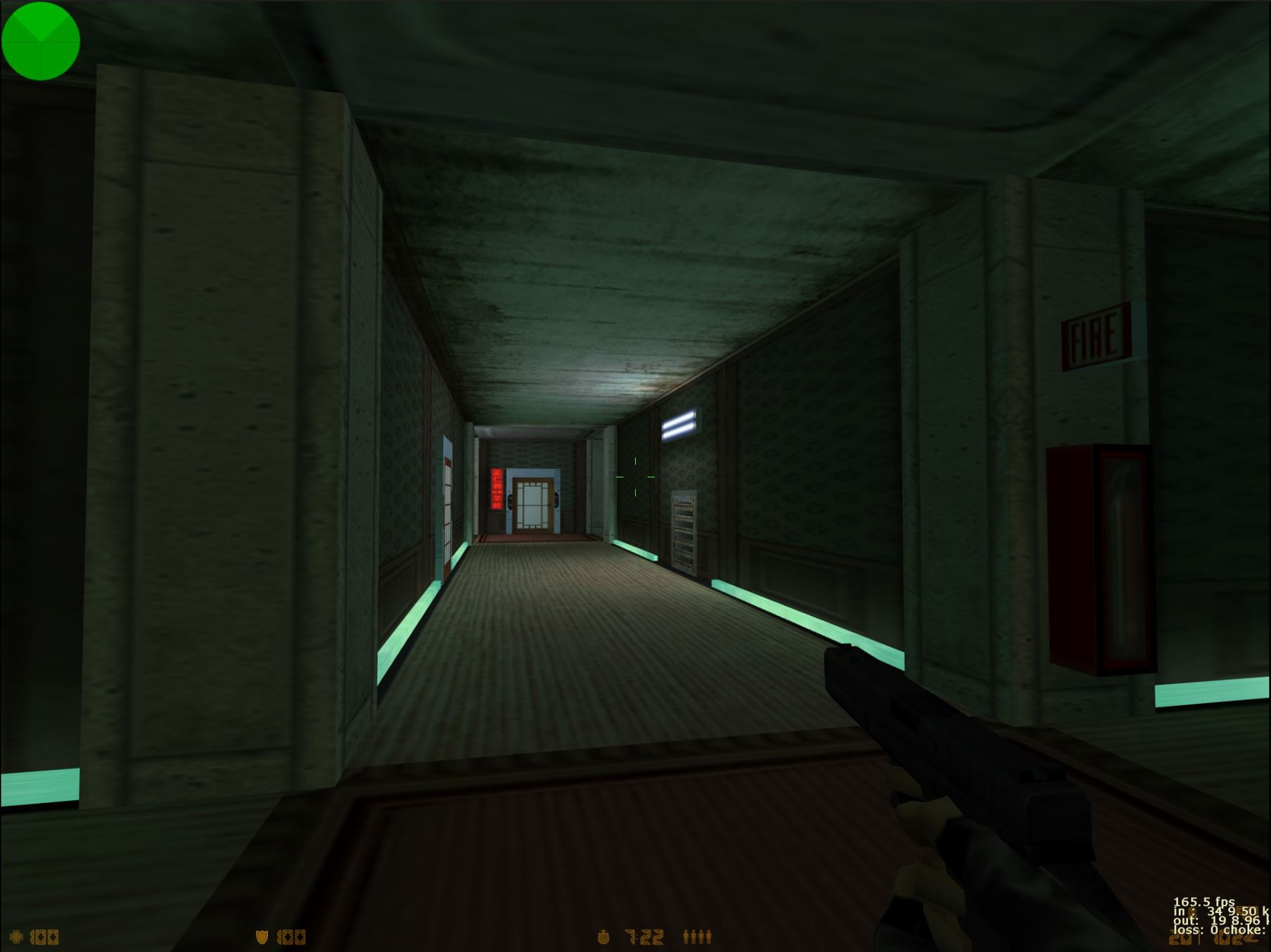Click the white-paneled door at hallway's end

pos(532,503)
